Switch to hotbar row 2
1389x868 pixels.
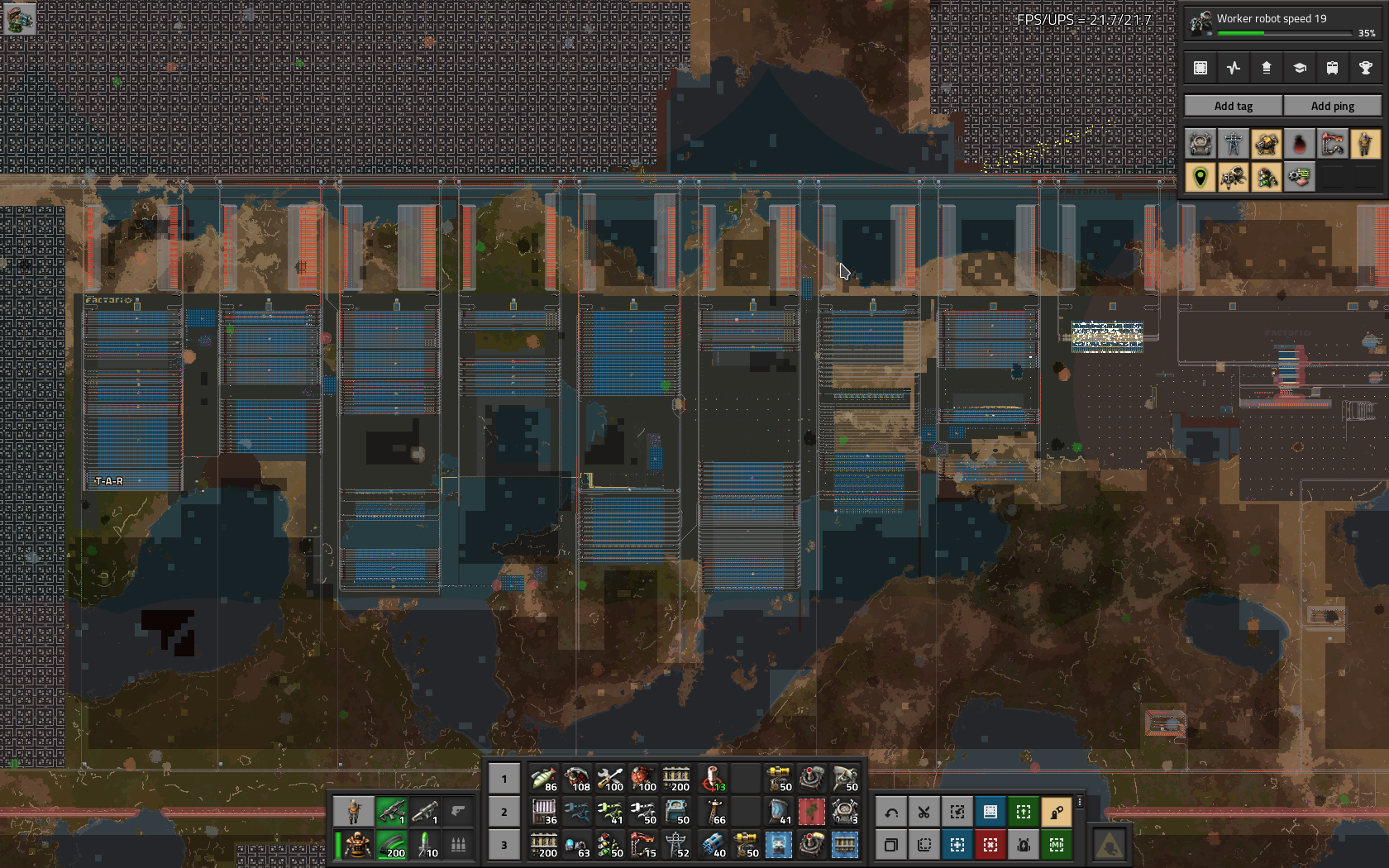[504, 812]
